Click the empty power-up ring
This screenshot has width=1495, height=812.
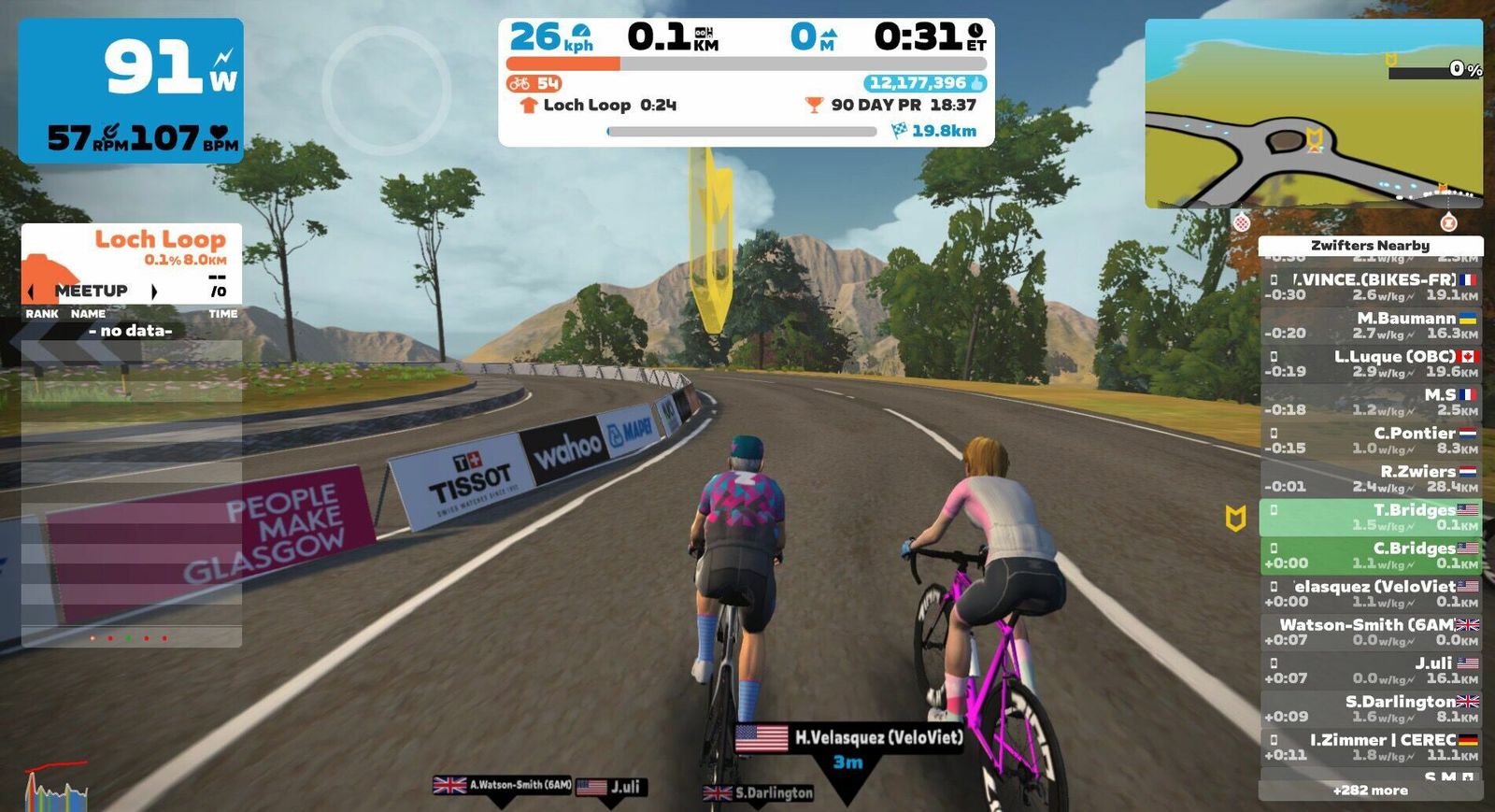pyautogui.click(x=386, y=91)
